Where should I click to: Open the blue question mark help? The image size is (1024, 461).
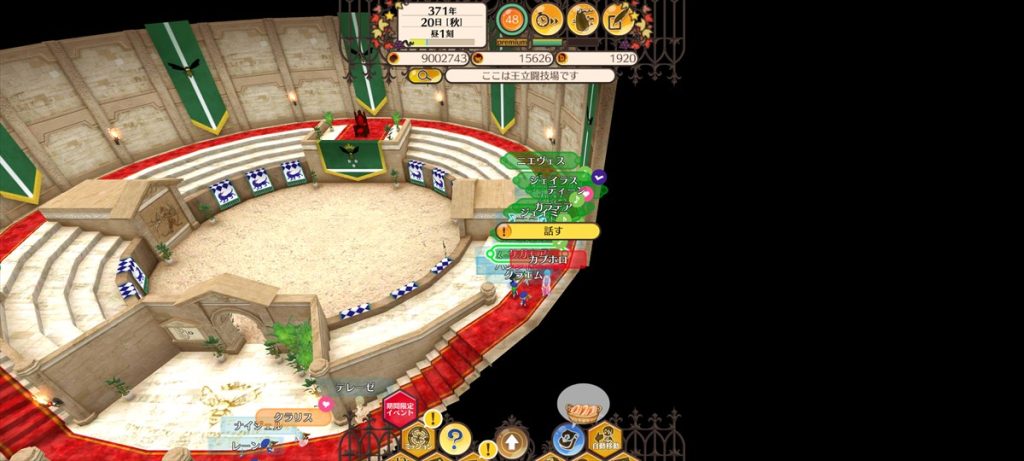click(x=454, y=437)
